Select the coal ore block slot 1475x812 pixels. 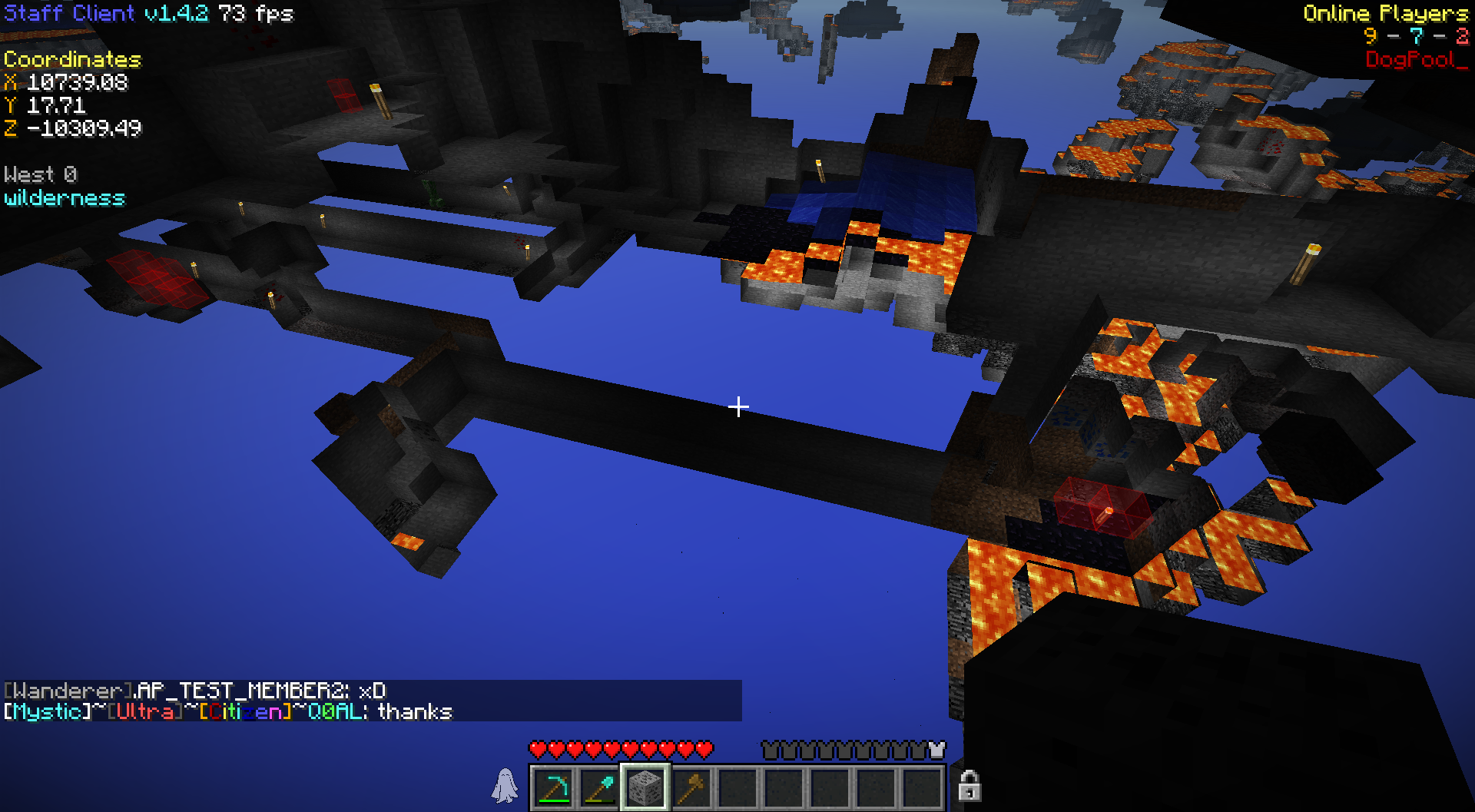click(645, 787)
